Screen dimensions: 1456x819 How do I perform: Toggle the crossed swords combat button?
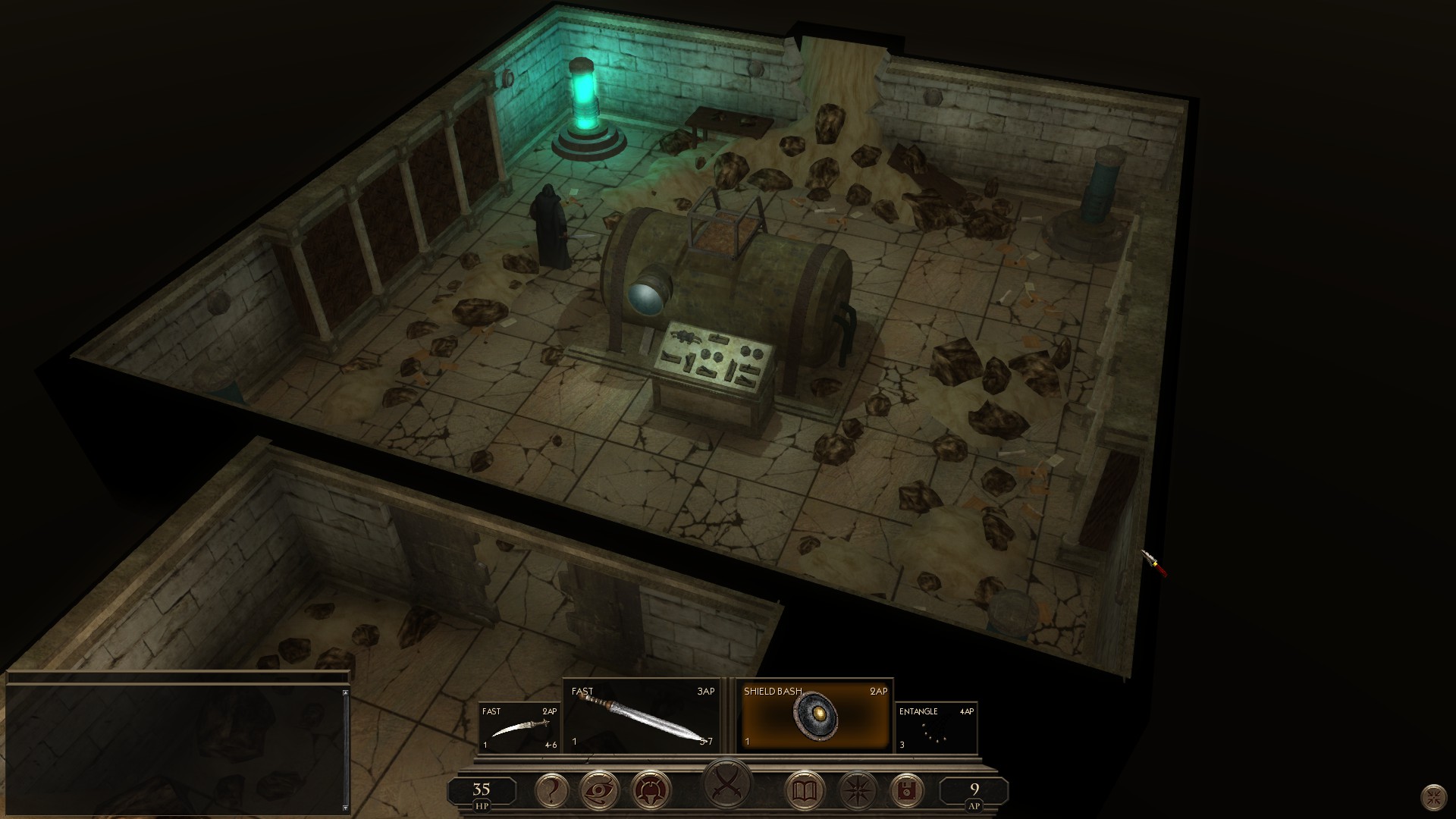[727, 784]
